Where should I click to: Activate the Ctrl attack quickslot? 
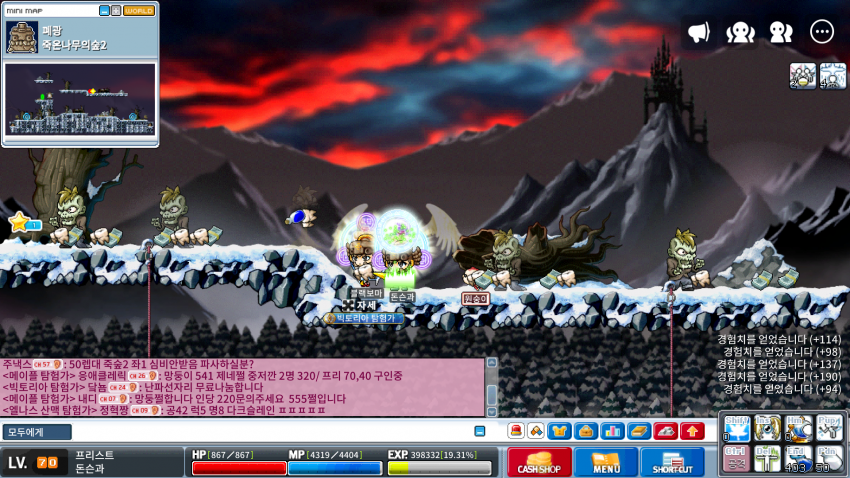click(736, 458)
